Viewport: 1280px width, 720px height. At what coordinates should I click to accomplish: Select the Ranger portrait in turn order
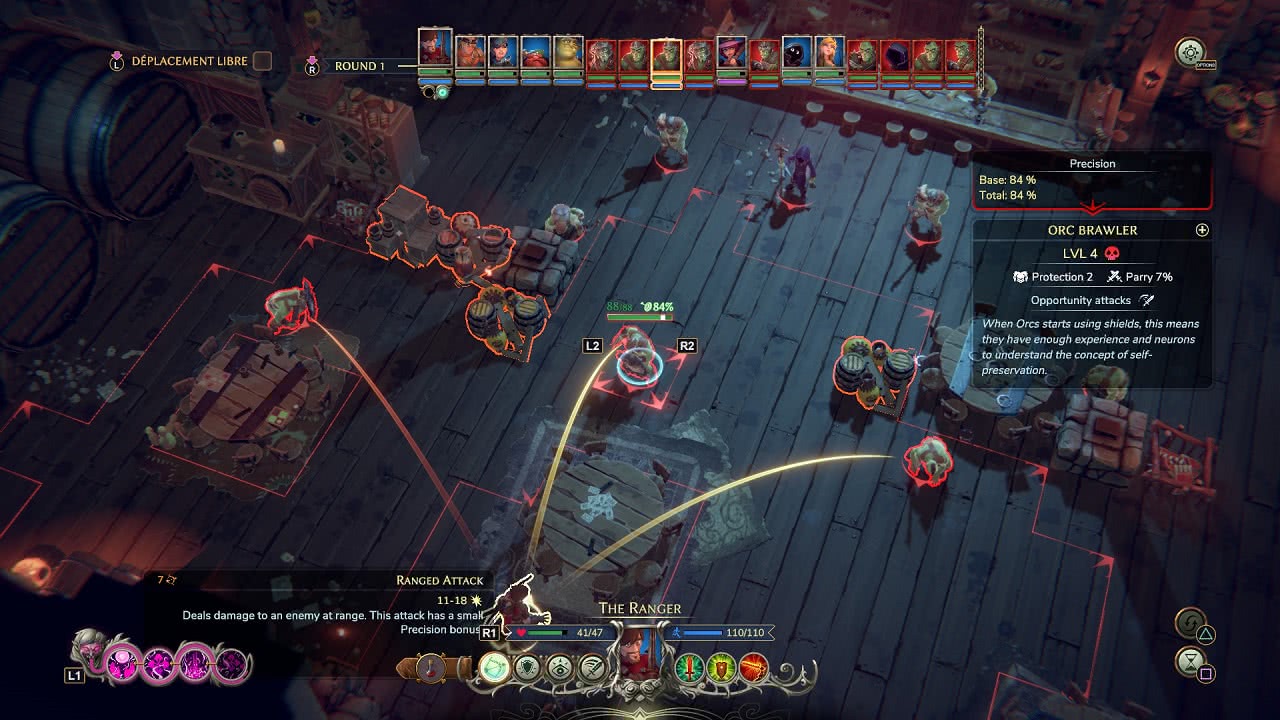[435, 52]
